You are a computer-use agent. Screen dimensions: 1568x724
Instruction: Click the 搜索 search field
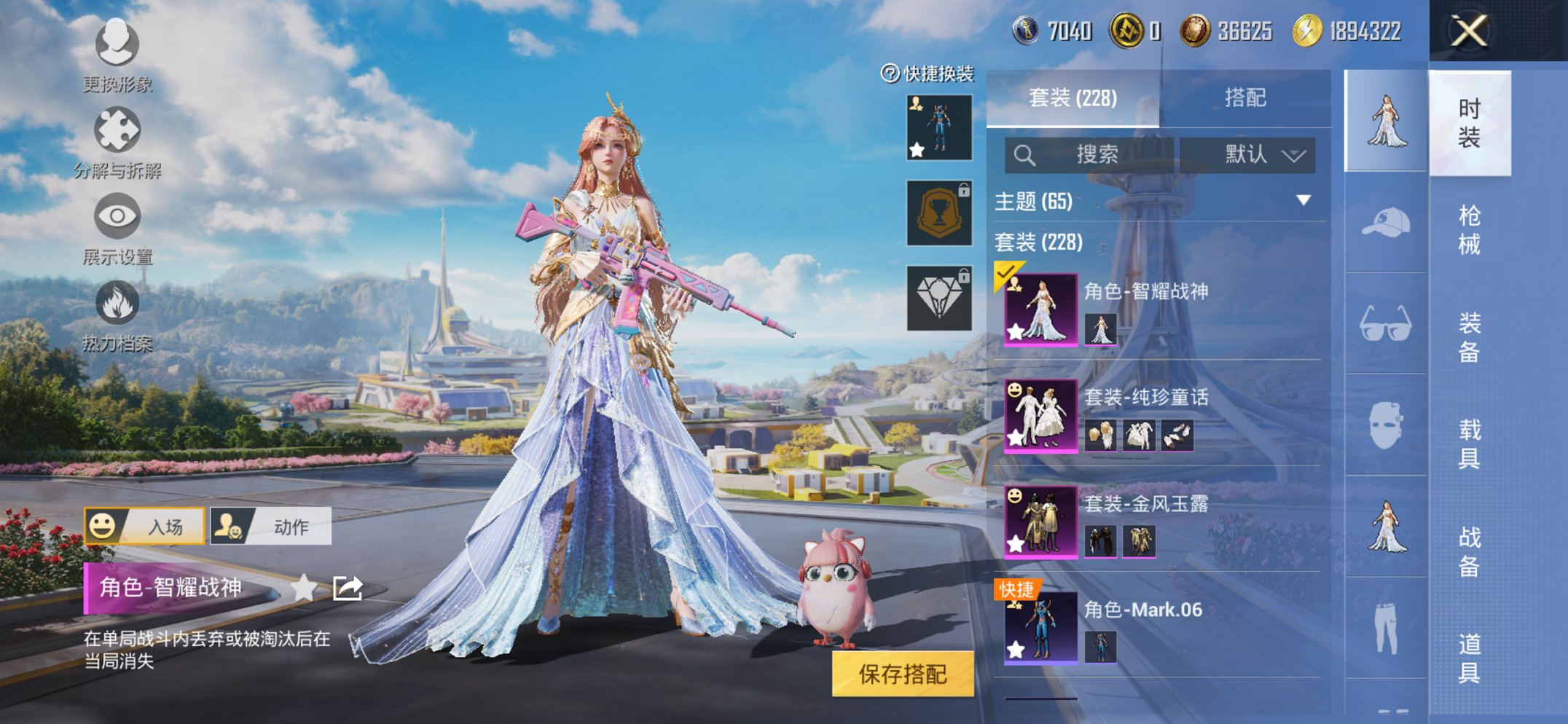coord(1089,154)
